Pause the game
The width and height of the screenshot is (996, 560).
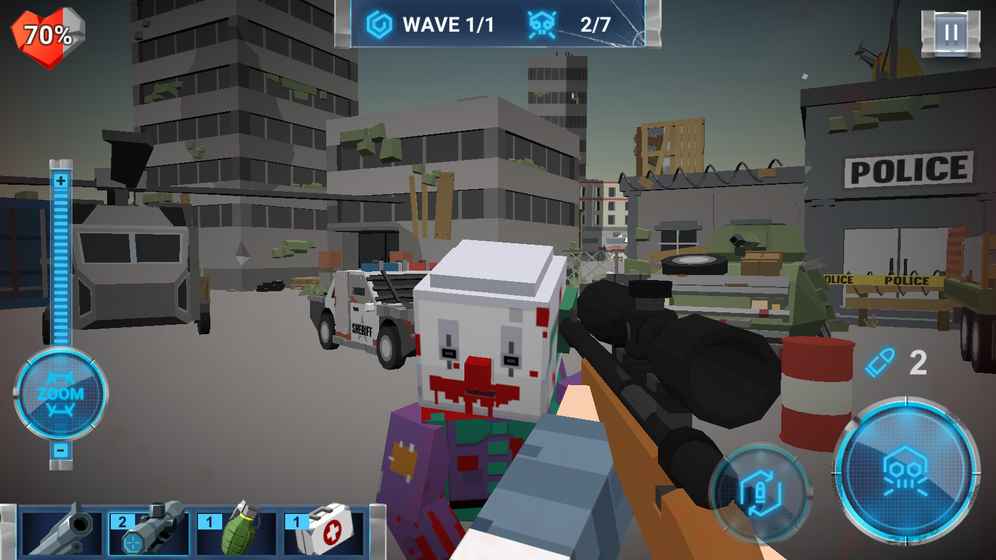coord(950,33)
